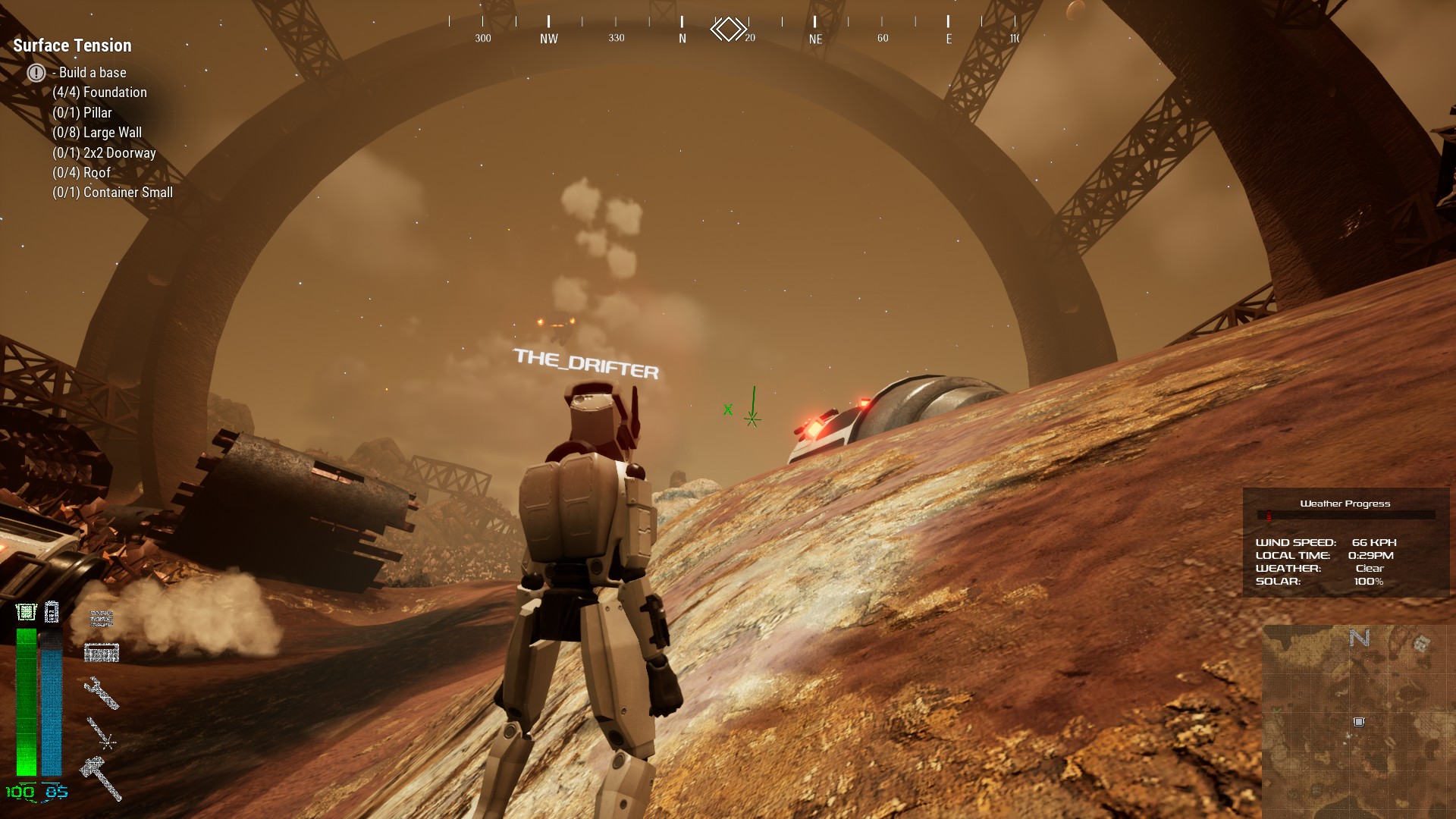This screenshot has width=1456, height=819.
Task: Click the compass heading bar
Action: [x=733, y=30]
